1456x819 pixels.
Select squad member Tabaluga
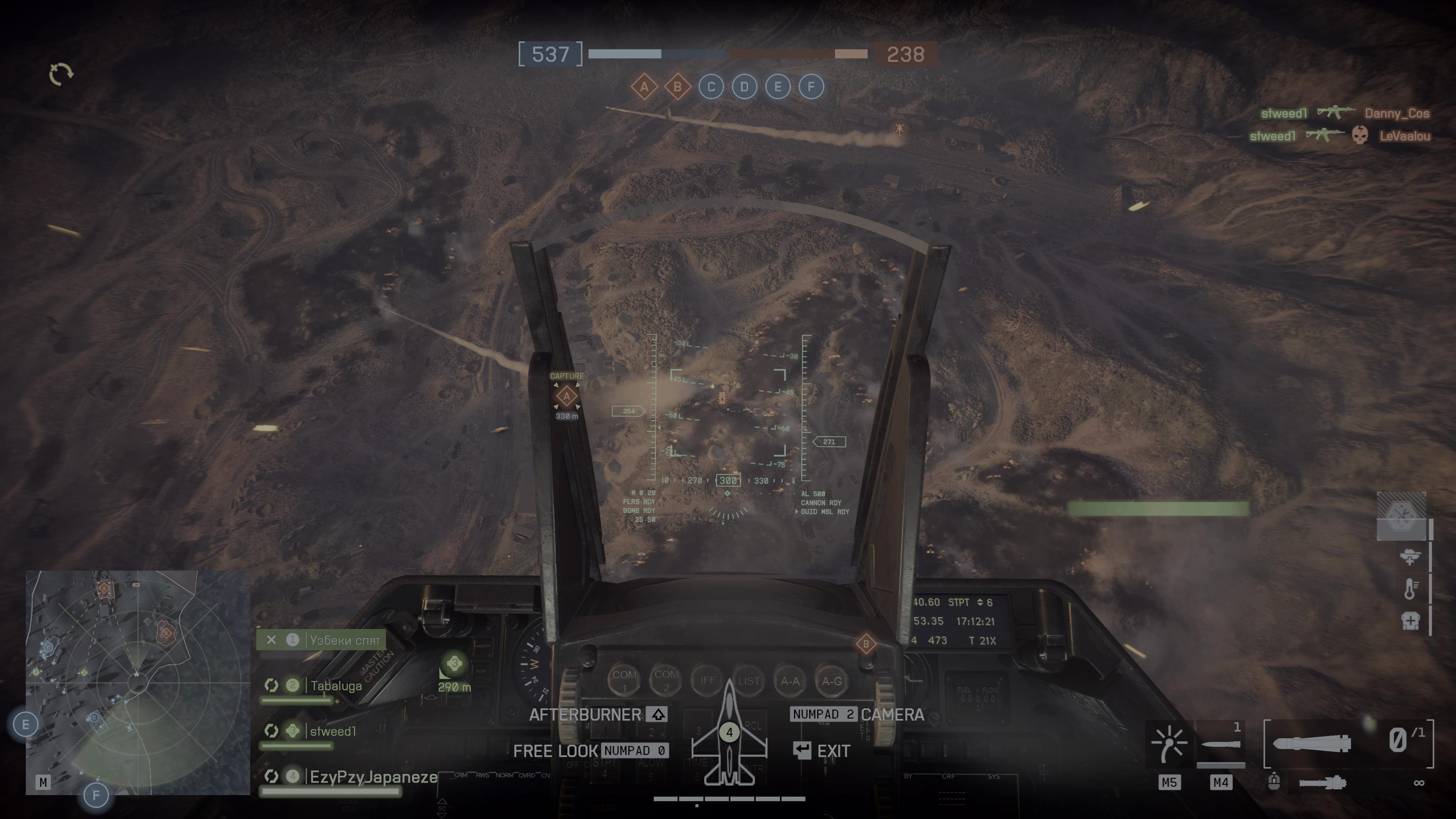tap(336, 686)
